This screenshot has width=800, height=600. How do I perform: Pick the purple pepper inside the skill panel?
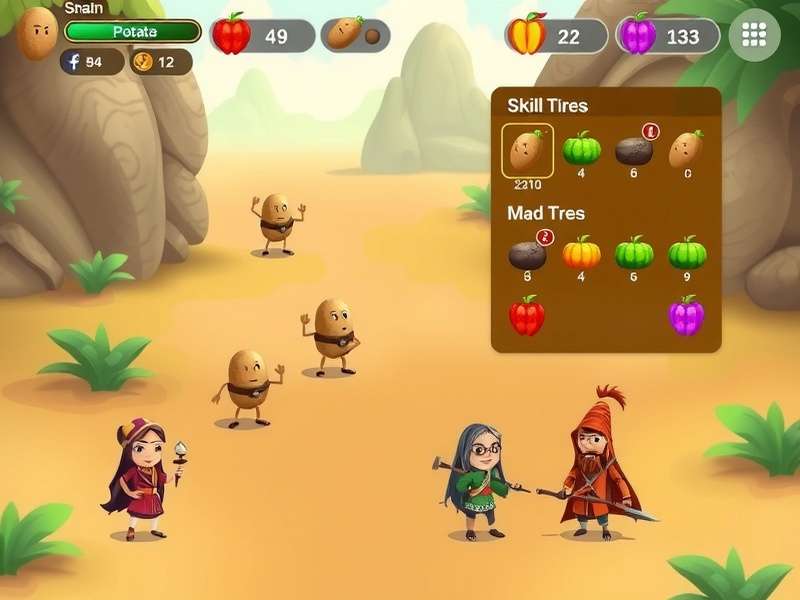pos(687,316)
